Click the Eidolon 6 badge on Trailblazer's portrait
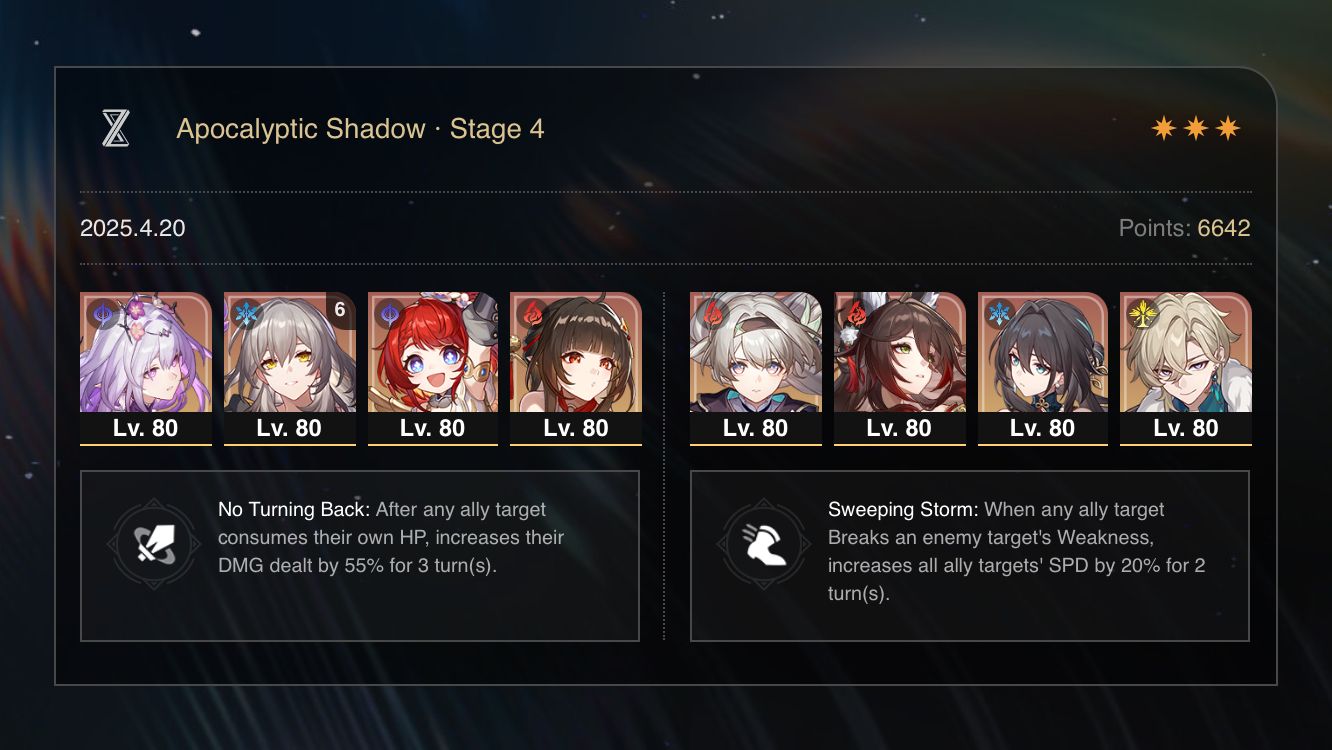This screenshot has height=750, width=1332. pyautogui.click(x=339, y=310)
